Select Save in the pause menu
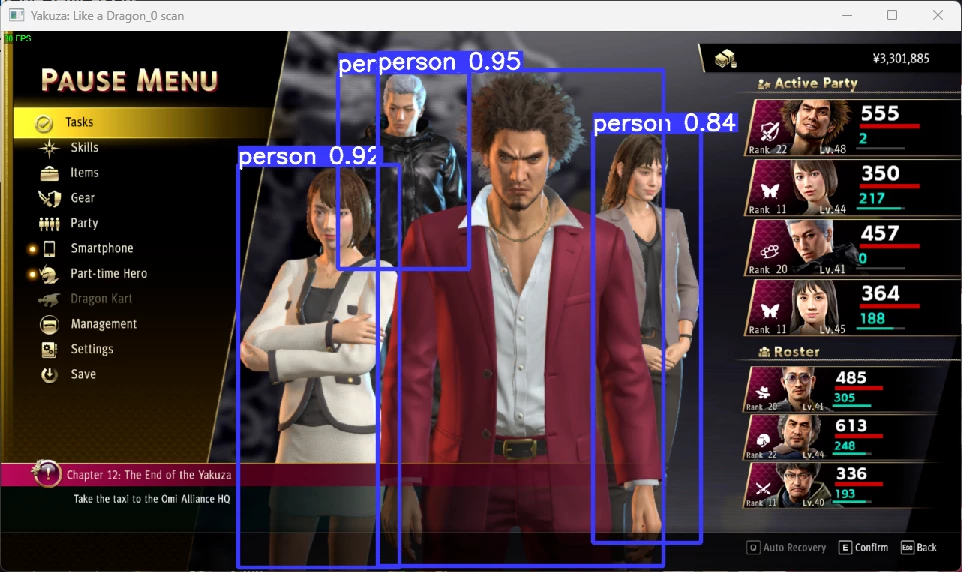Viewport: 962px width, 572px height. point(83,374)
